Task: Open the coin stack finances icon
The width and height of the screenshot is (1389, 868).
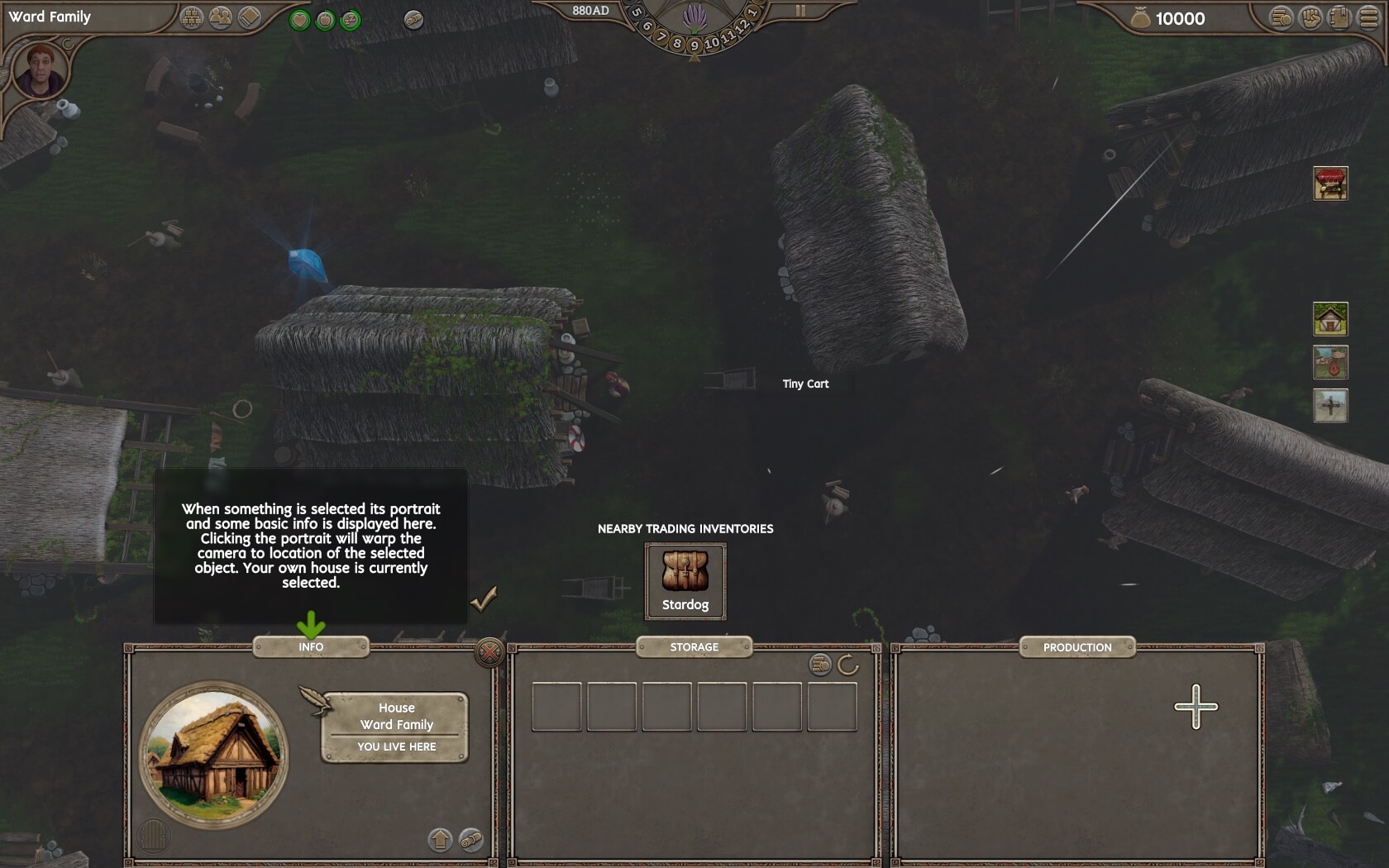Action: pos(1282,18)
